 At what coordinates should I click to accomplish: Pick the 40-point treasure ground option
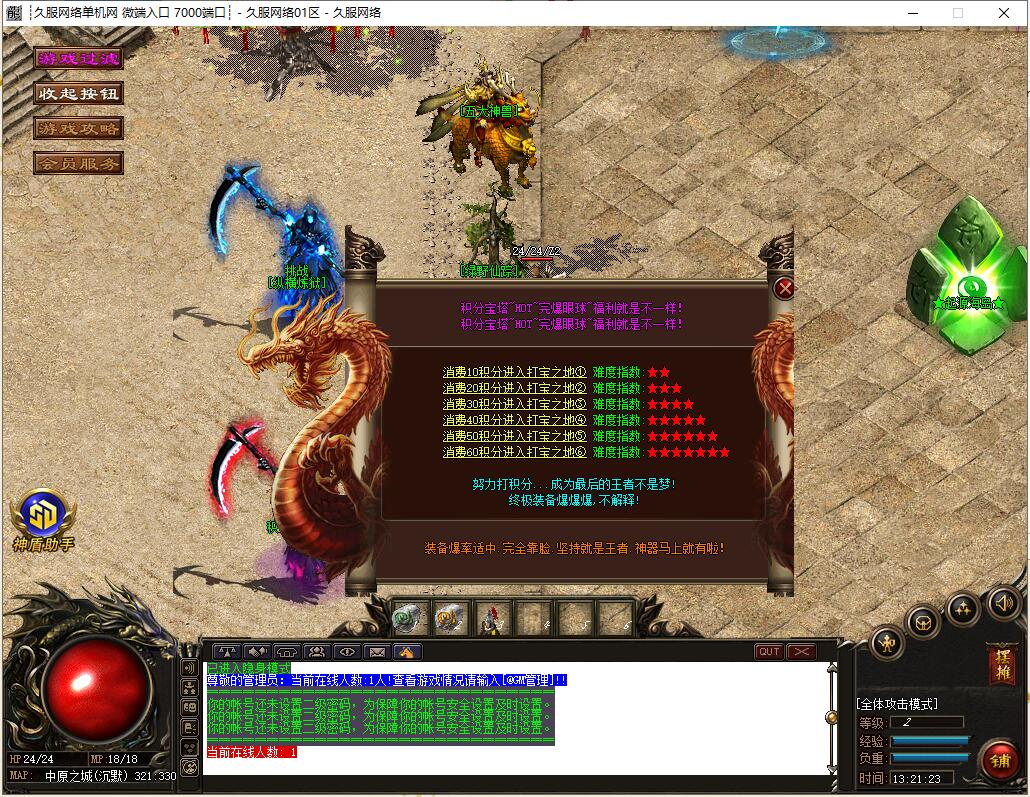pos(514,420)
